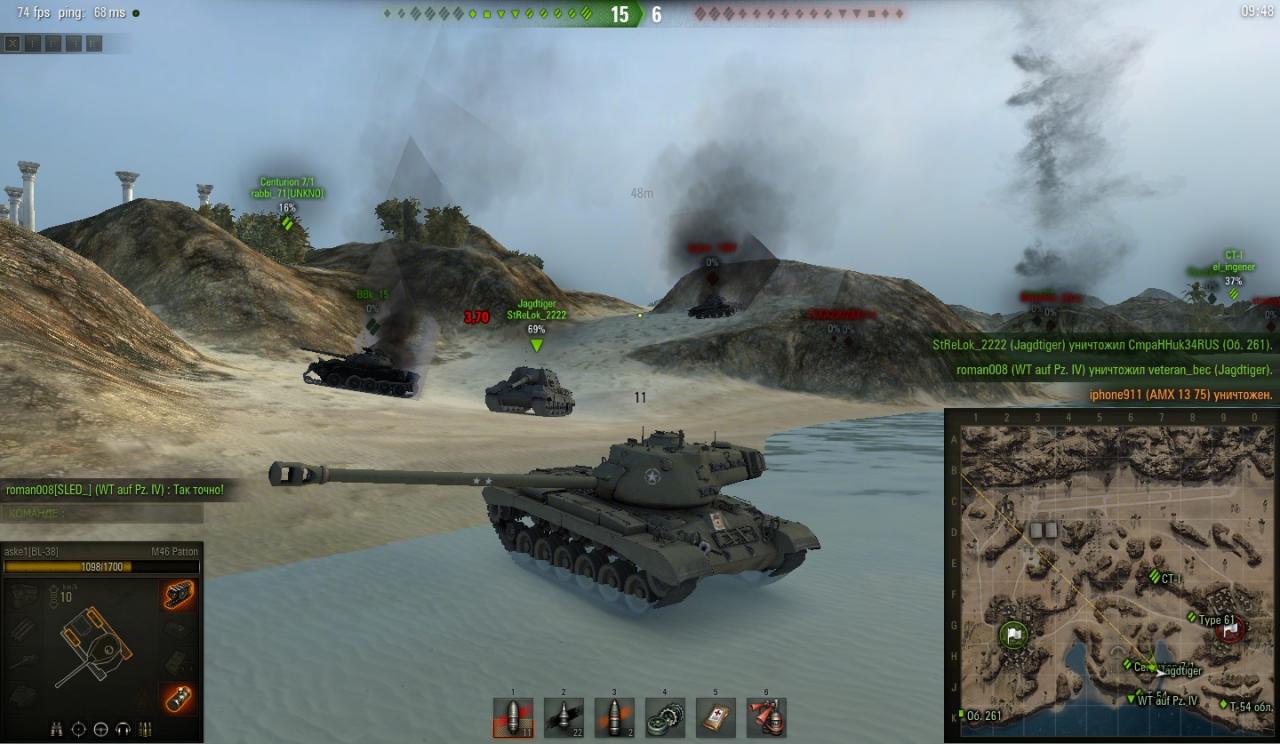Click the green allied base flag on minimap
Viewport: 1280px width, 744px height.
click(x=1014, y=634)
